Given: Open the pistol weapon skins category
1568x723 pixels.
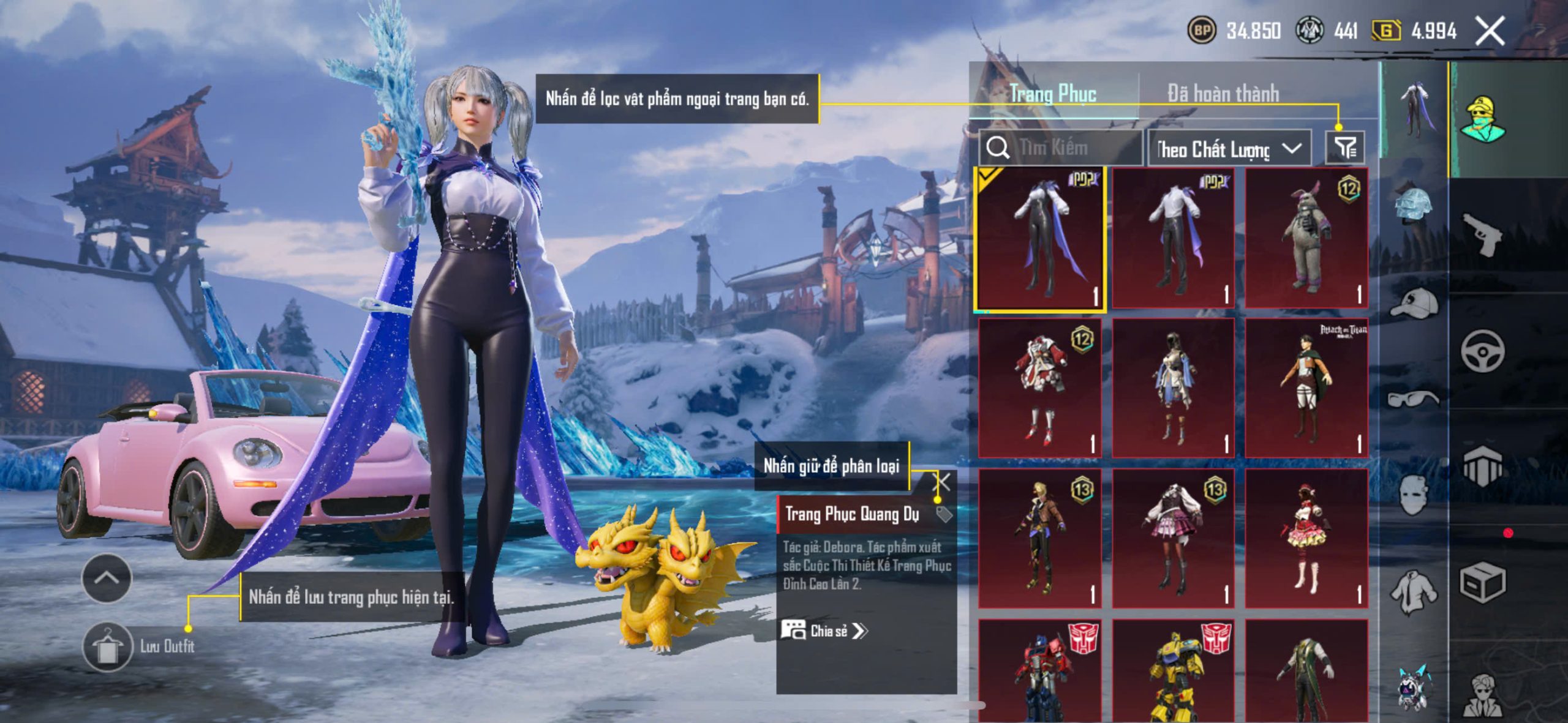Looking at the screenshot, I should [1482, 234].
